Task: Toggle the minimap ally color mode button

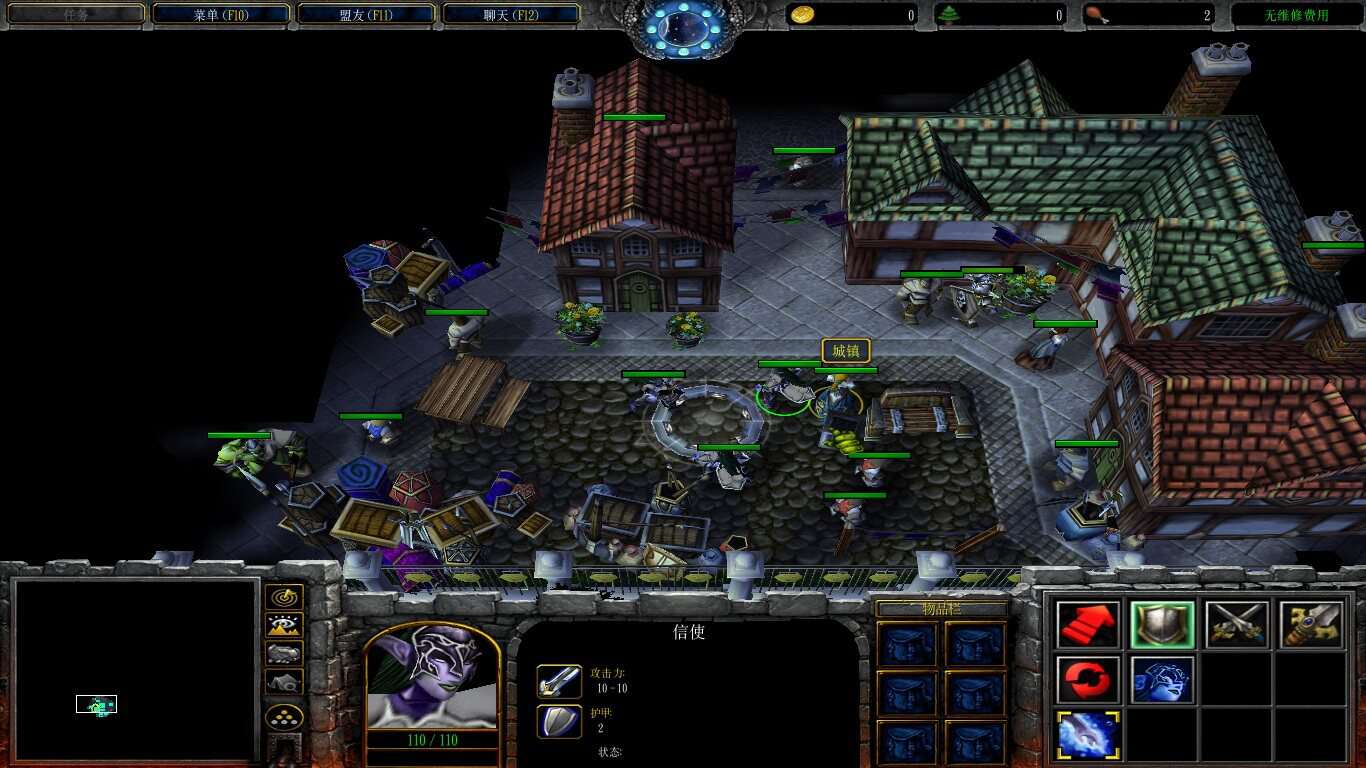Action: (285, 654)
